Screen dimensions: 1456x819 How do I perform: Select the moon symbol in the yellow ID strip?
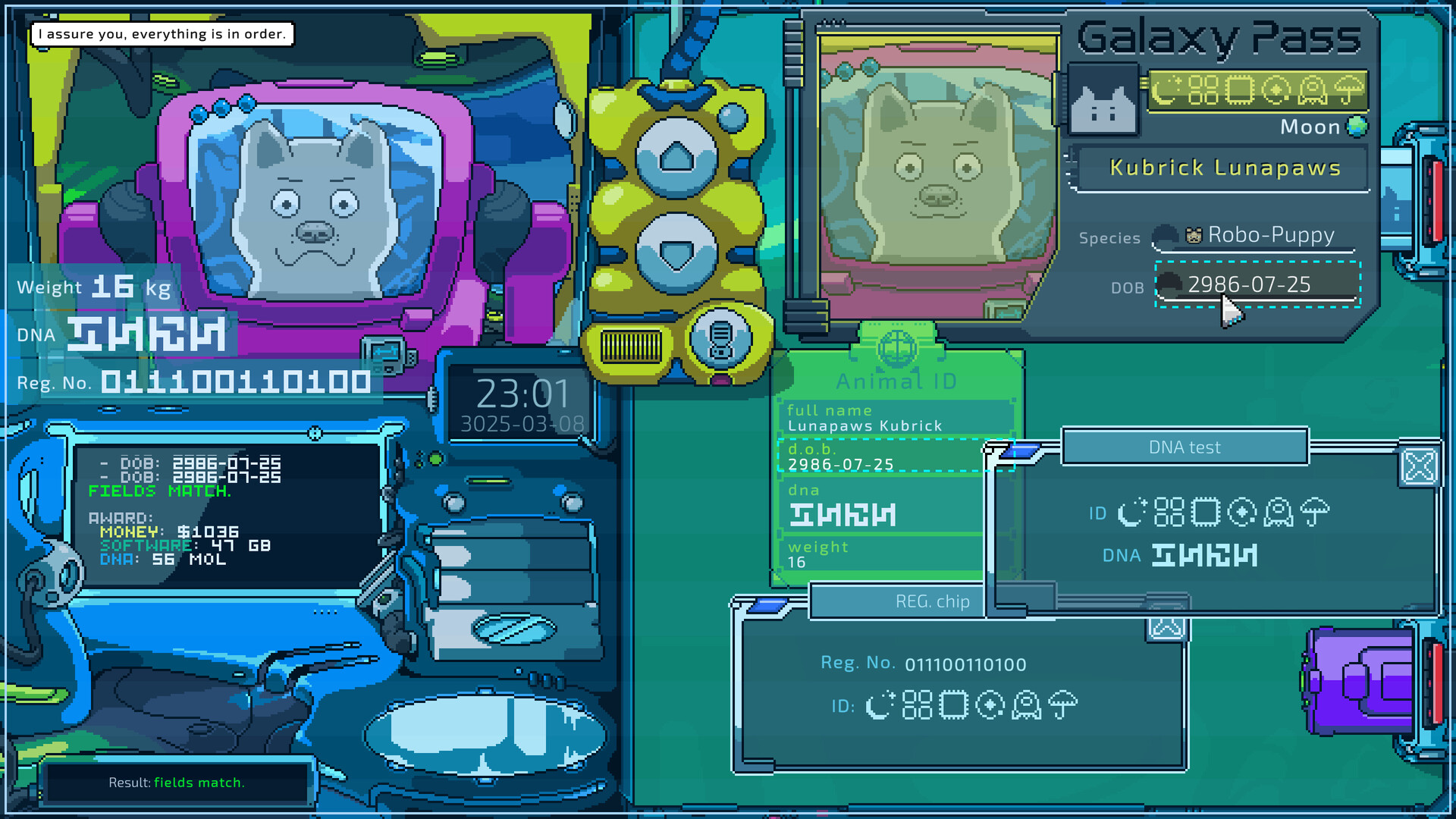[1166, 90]
